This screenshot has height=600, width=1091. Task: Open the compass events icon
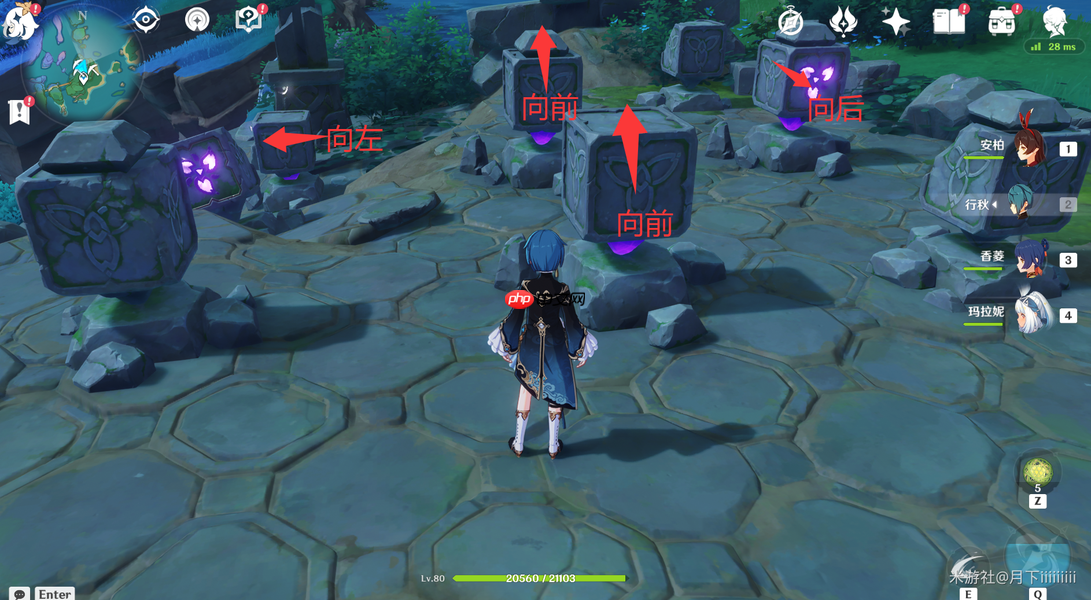click(x=792, y=21)
